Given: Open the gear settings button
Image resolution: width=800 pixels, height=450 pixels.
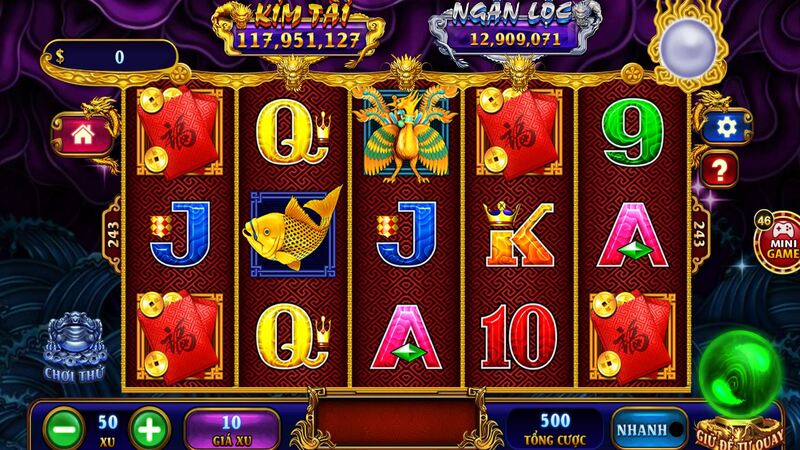Looking at the screenshot, I should (719, 126).
